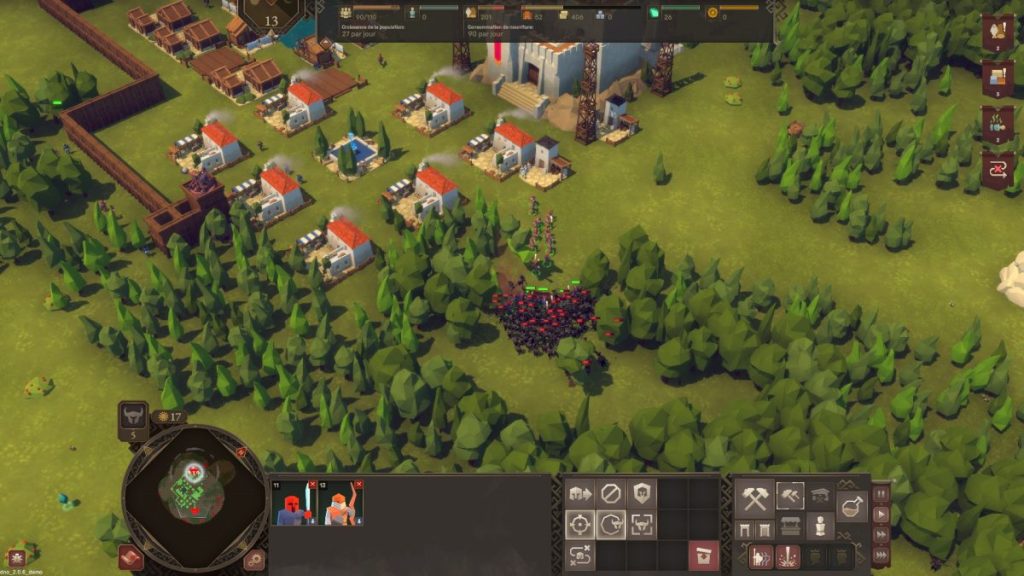Open the crossed hammers build menu
Viewport: 1024px width, 576px height.
click(x=754, y=497)
